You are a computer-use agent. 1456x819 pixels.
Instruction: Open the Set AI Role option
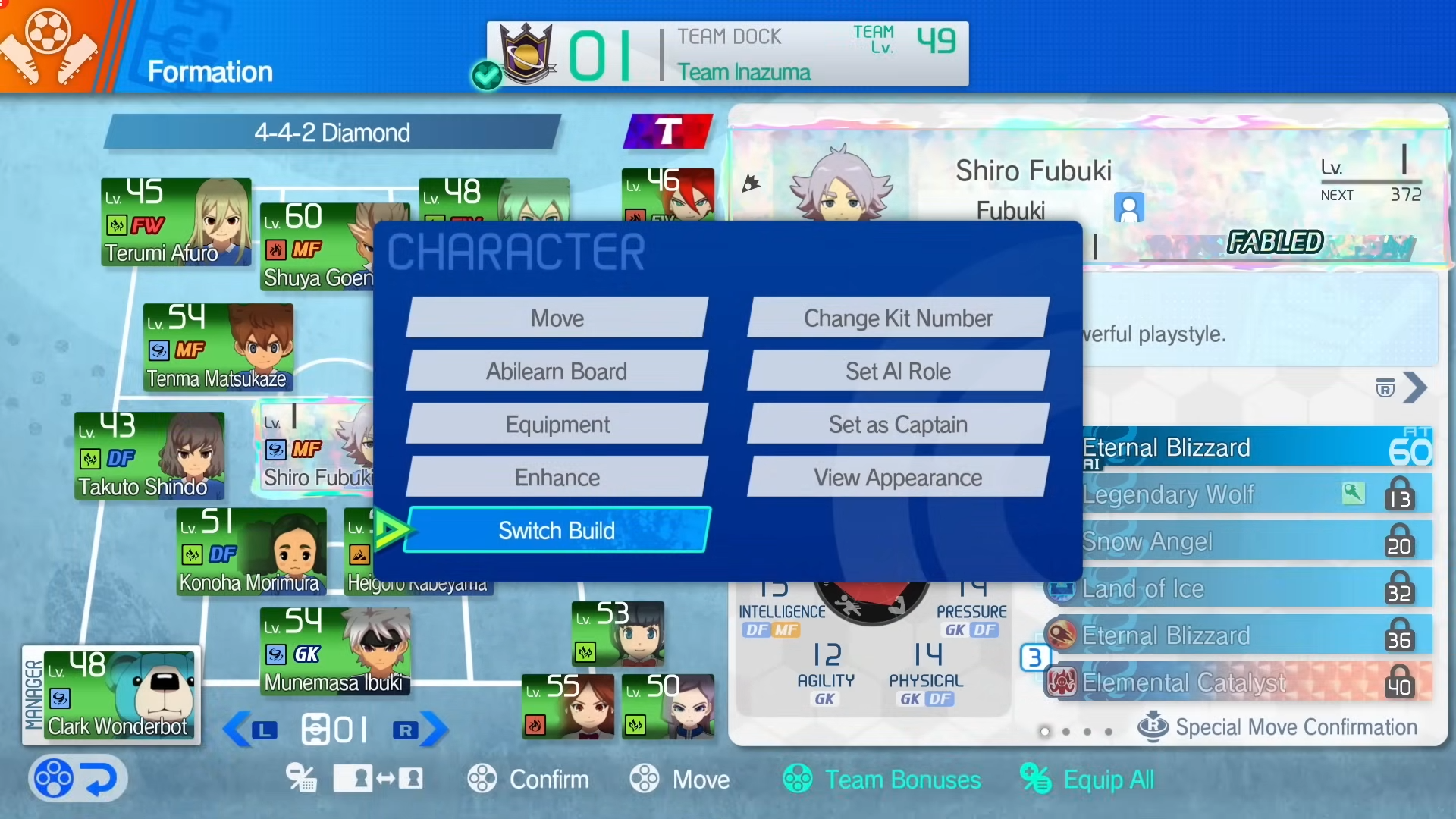898,372
